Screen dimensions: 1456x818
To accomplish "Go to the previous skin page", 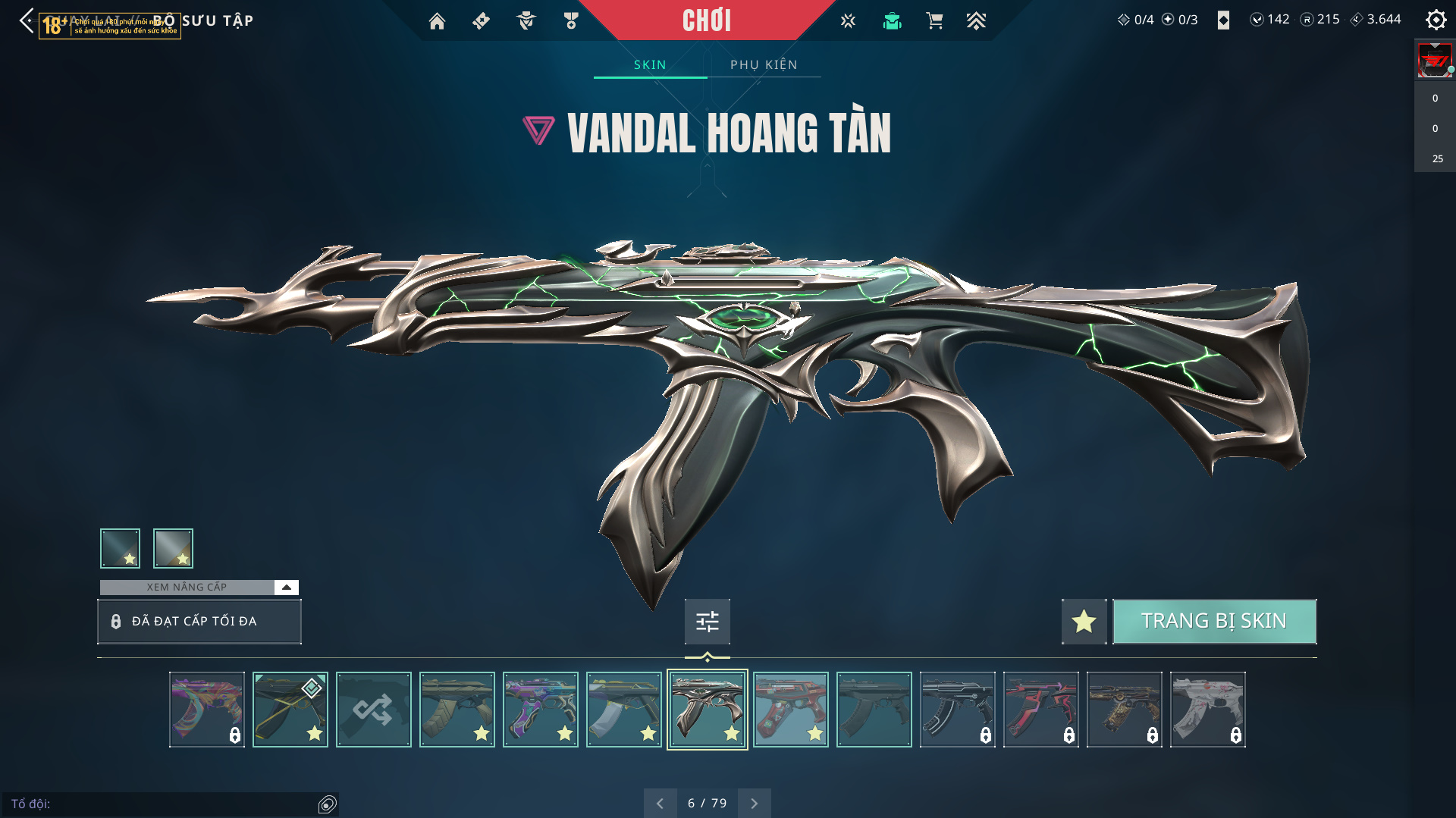I will coord(660,803).
